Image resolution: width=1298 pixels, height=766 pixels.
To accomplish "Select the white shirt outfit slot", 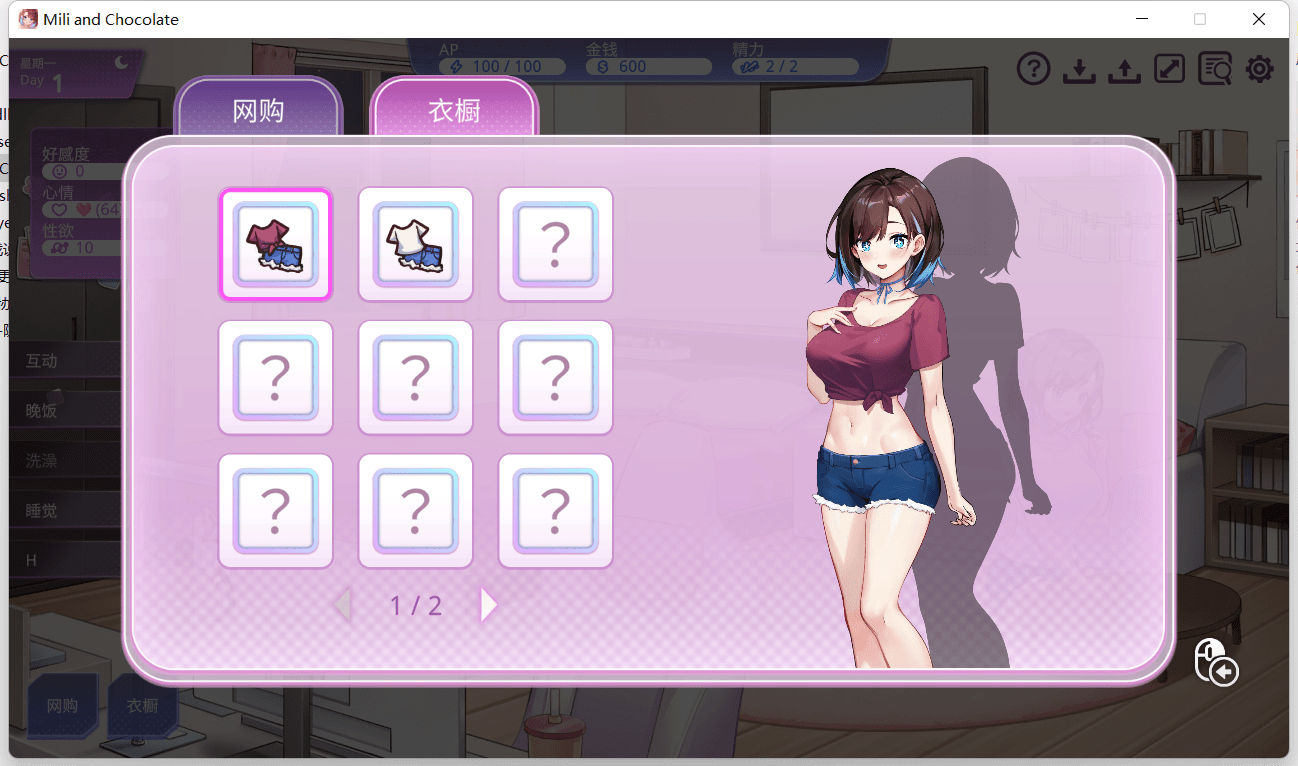I will [x=415, y=244].
